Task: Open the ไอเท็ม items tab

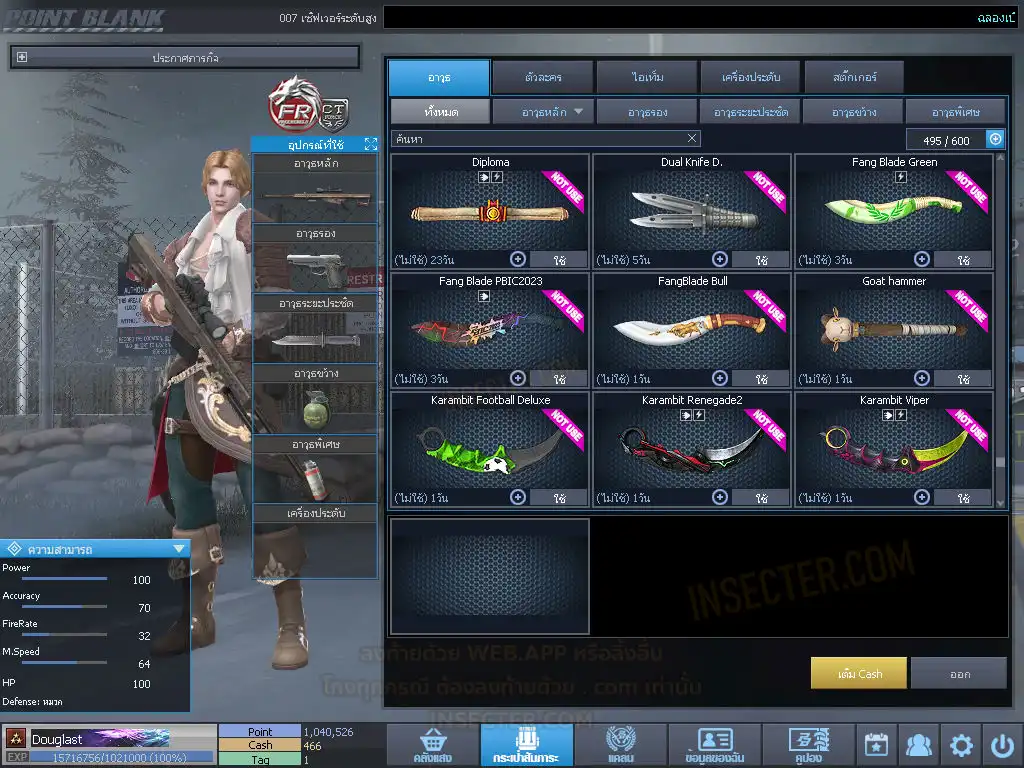Action: click(647, 77)
